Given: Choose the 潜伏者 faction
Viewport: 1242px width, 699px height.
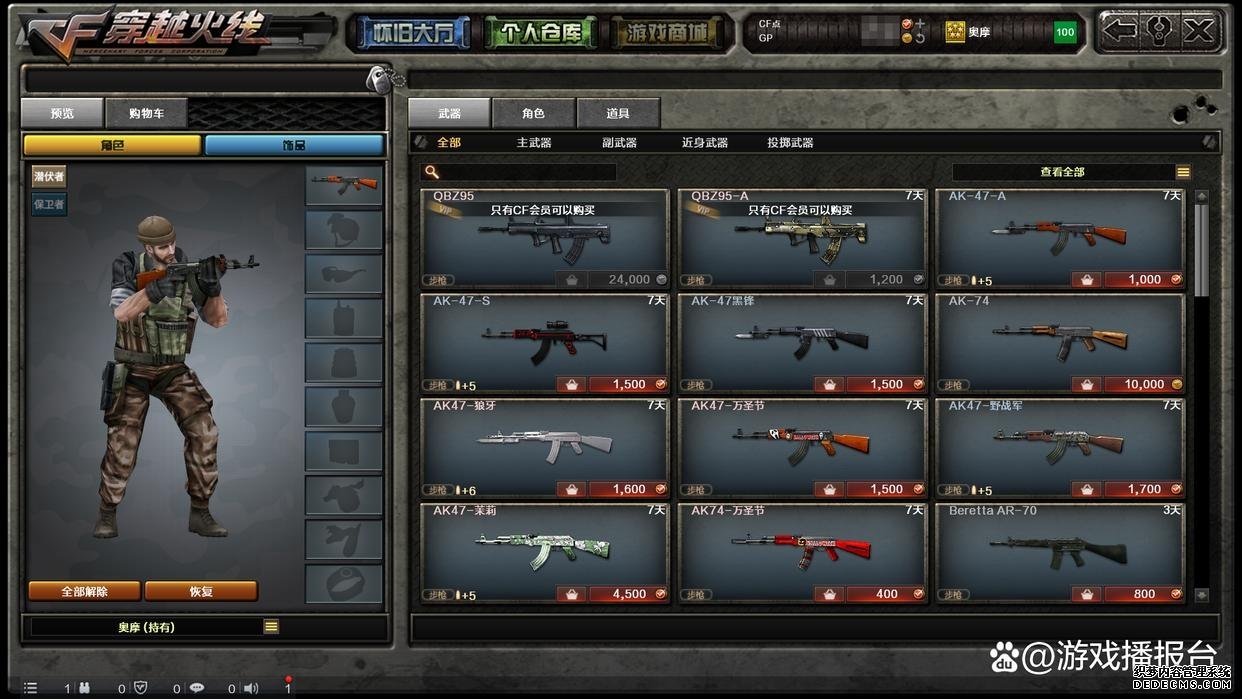Looking at the screenshot, I should coord(49,177).
